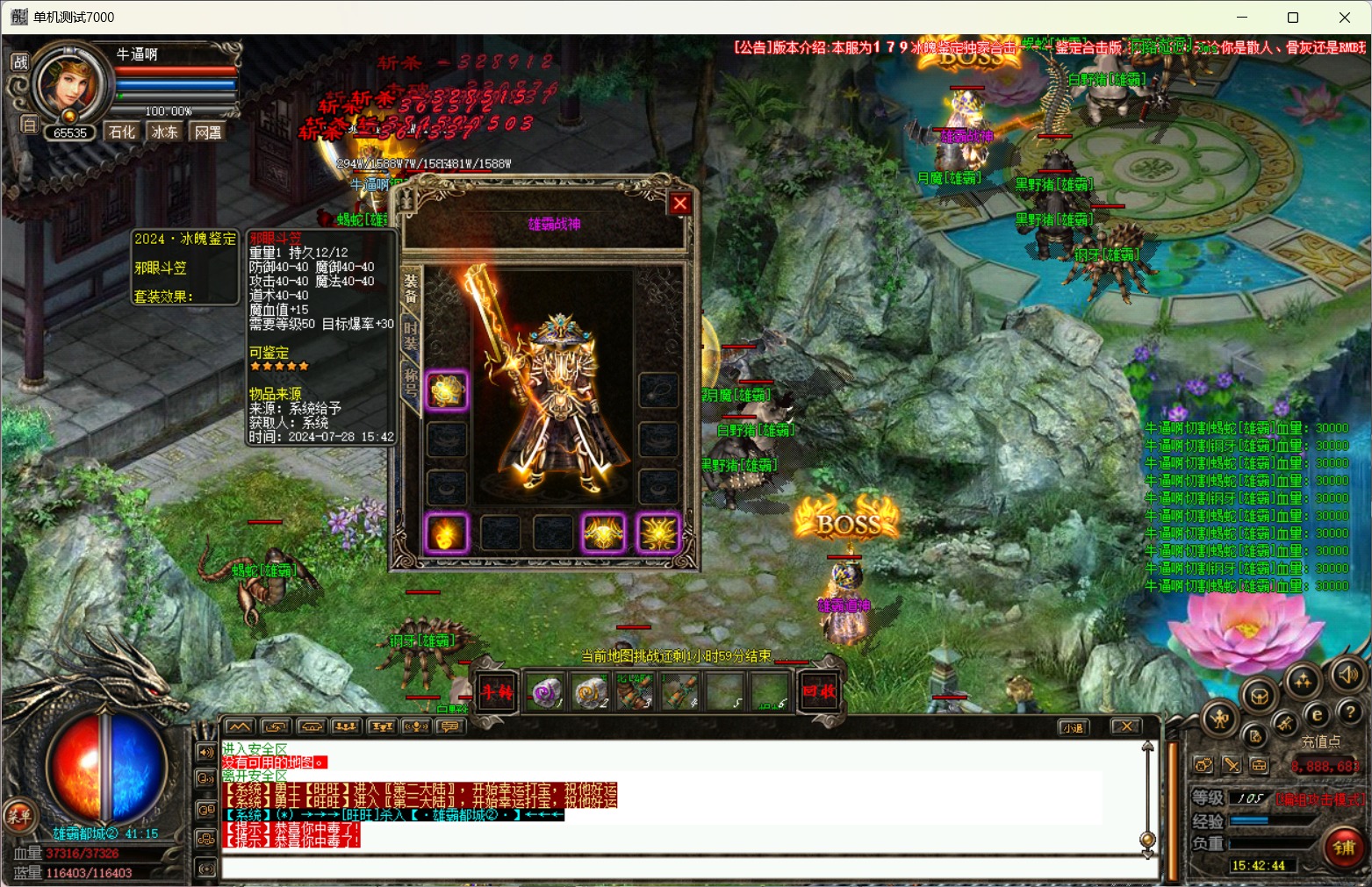Toggle the 石化 petrify status button
Image resolution: width=1372 pixels, height=887 pixels.
pos(122,132)
